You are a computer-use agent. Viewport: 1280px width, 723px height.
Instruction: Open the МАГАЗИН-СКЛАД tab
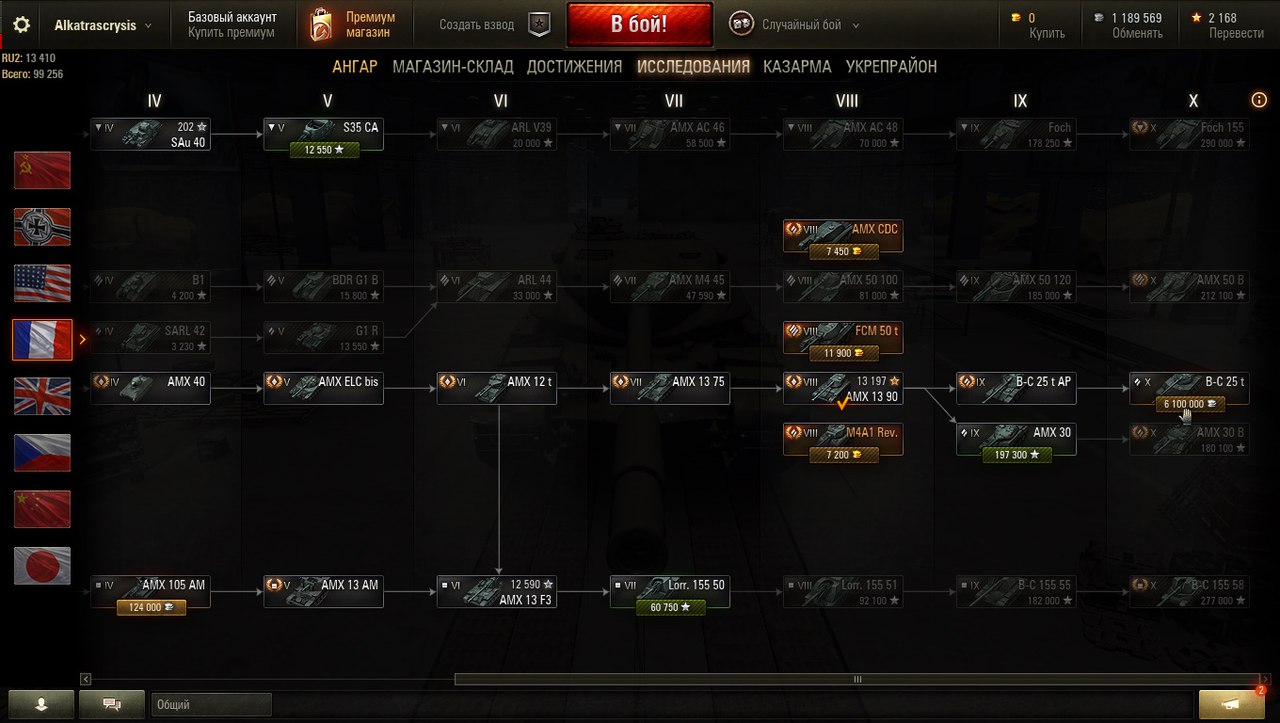(x=453, y=67)
